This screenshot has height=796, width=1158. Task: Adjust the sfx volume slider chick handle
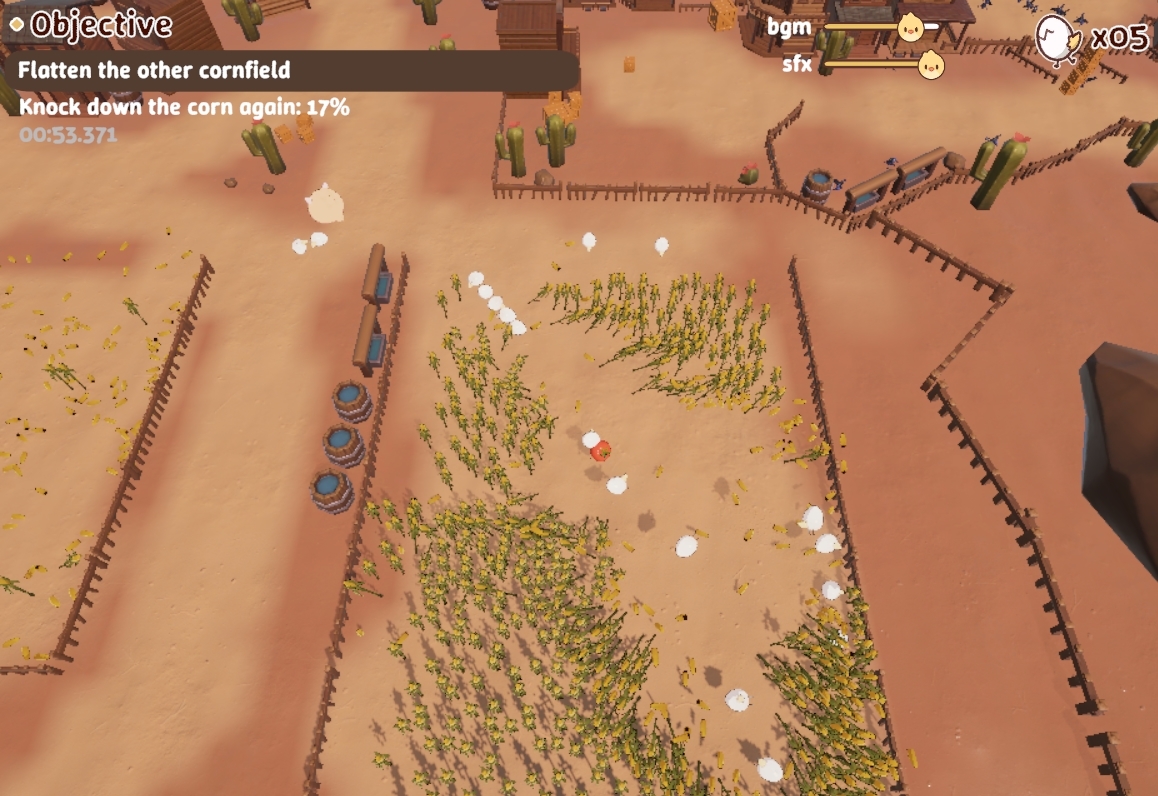pos(931,66)
